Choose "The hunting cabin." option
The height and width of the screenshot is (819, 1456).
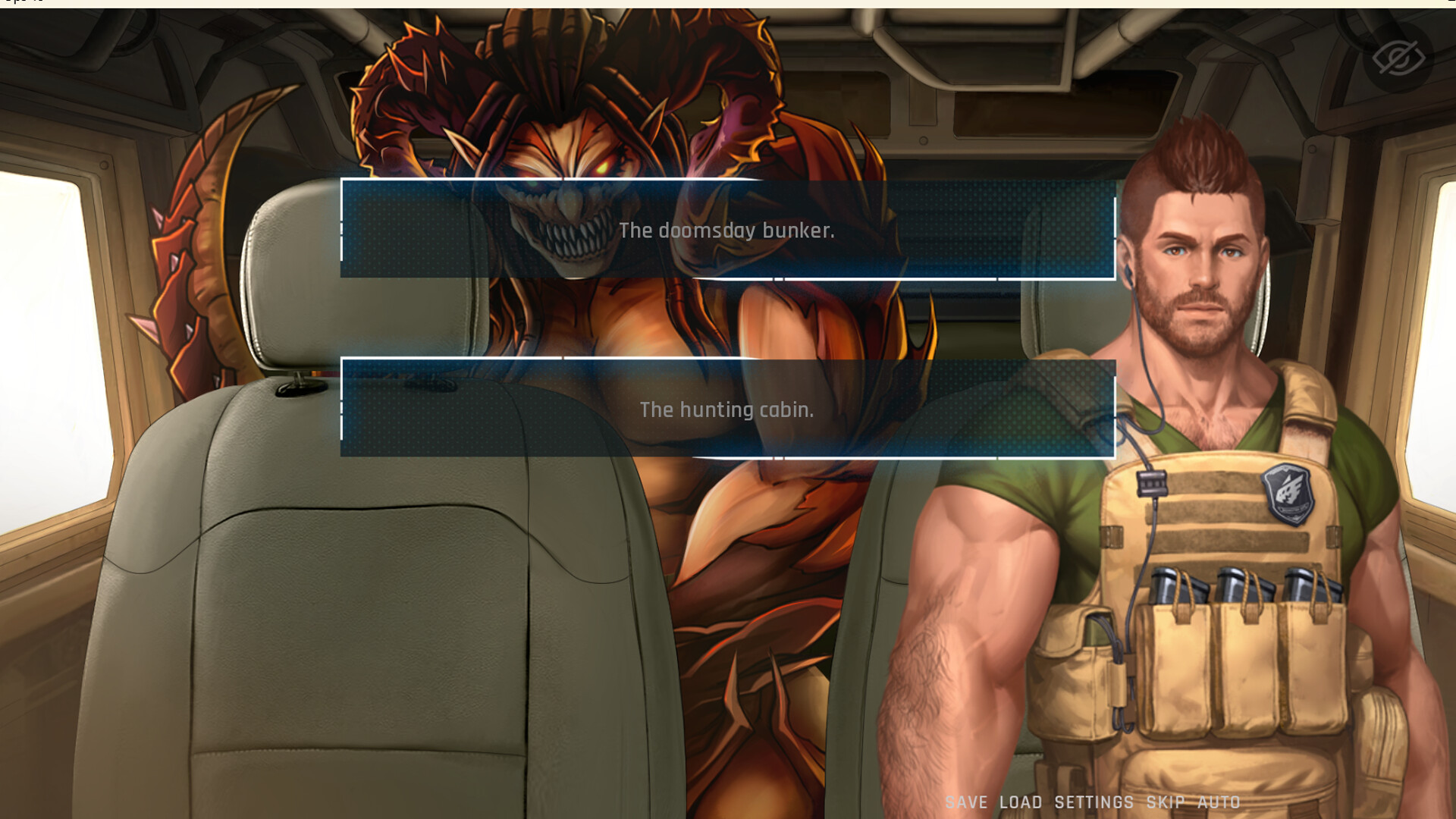[728, 409]
